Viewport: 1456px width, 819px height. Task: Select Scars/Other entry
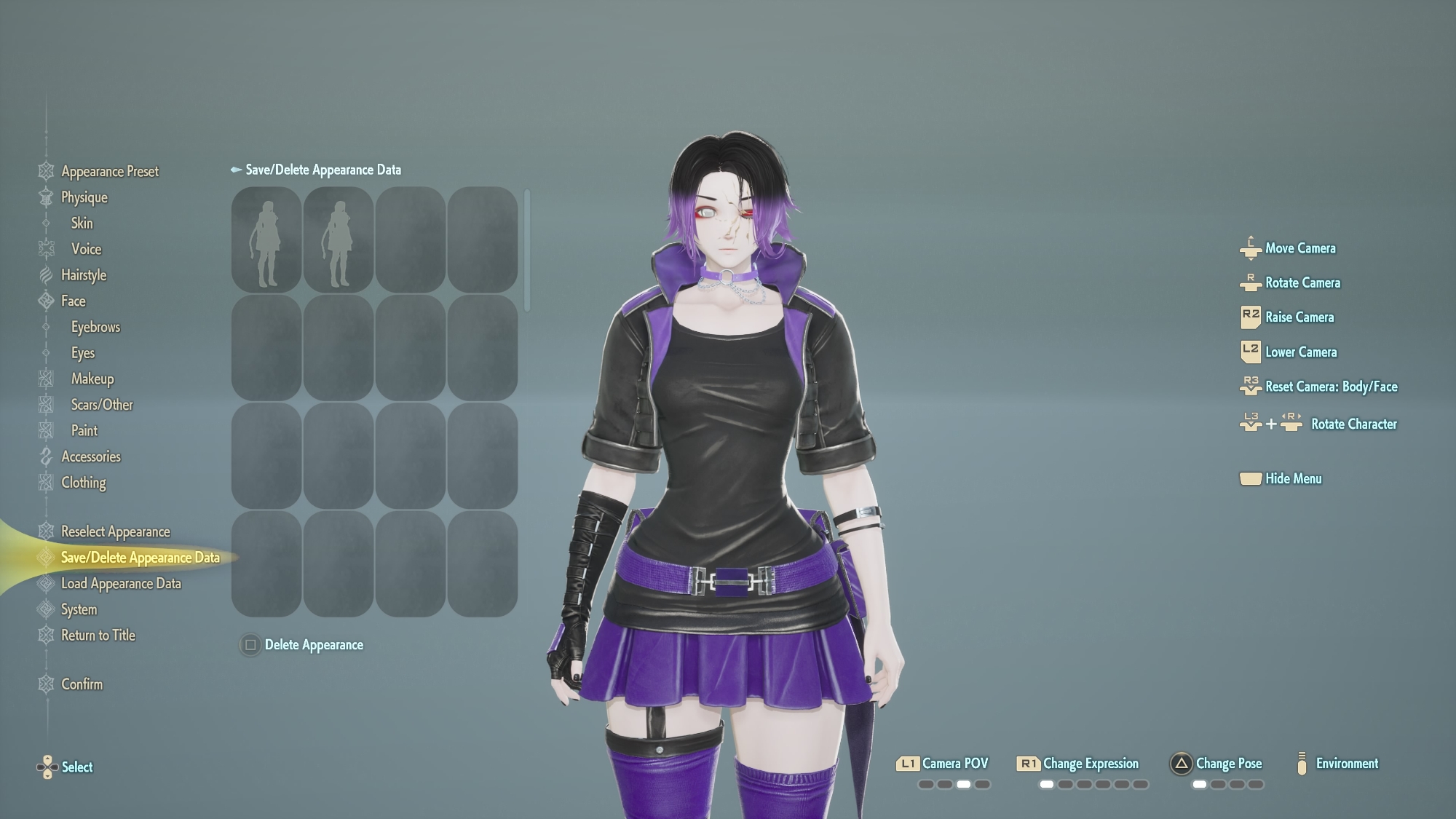point(102,405)
